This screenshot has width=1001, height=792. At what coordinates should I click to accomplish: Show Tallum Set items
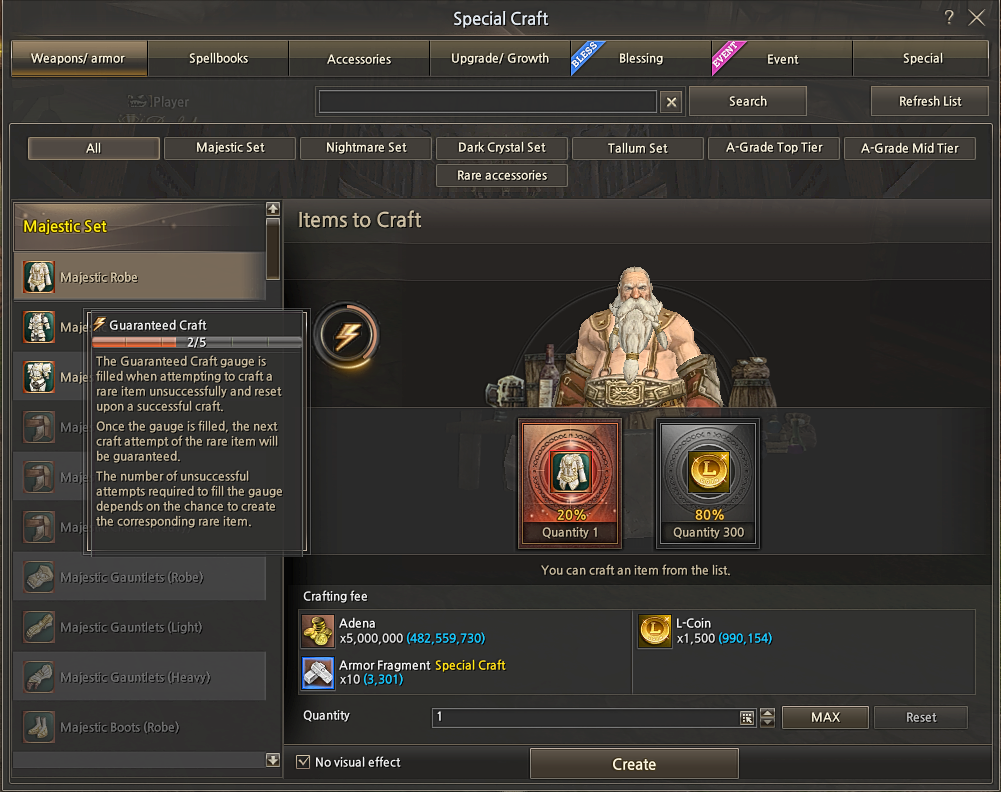[637, 148]
